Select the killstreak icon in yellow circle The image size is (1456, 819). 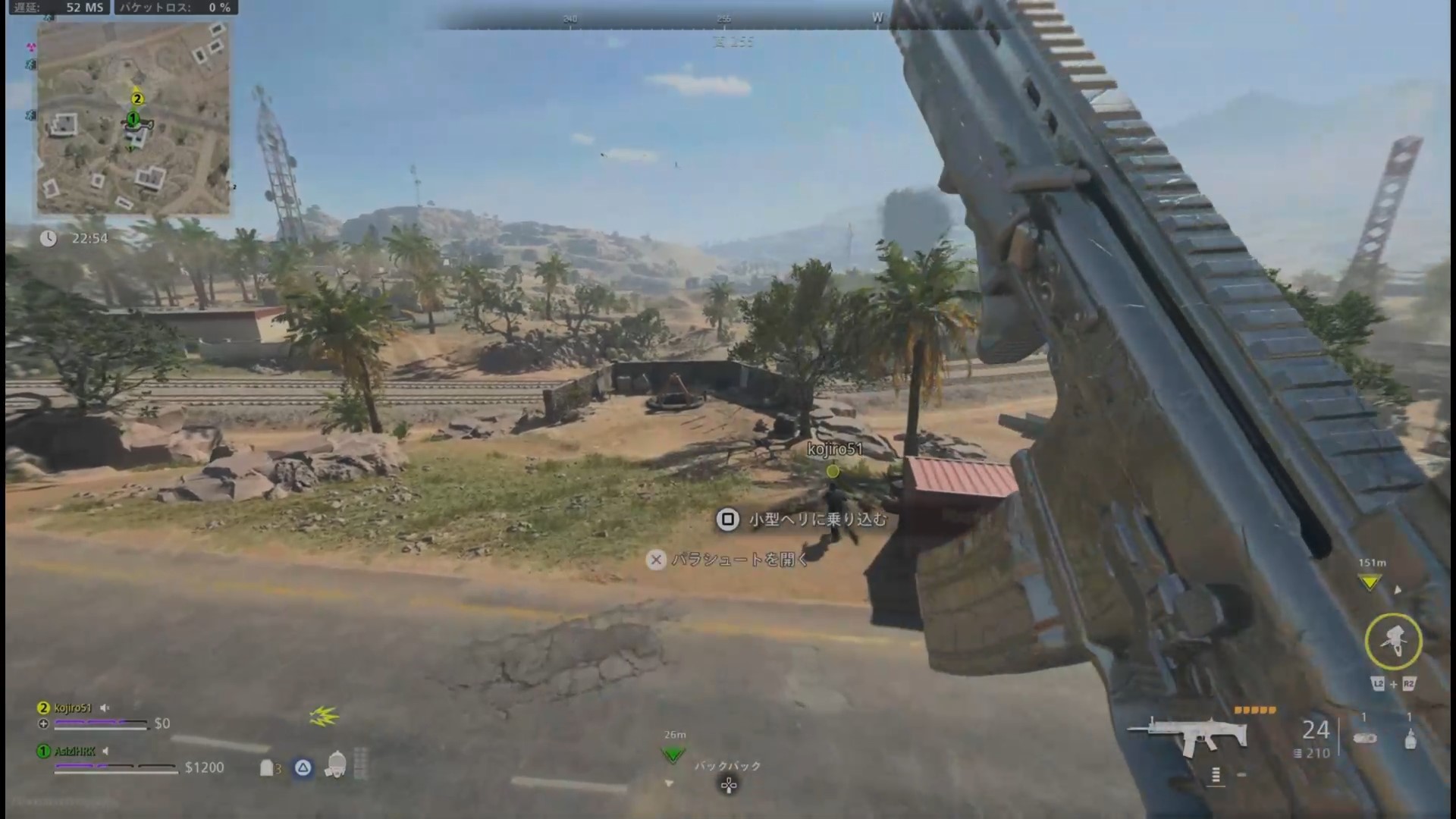coord(1394,641)
